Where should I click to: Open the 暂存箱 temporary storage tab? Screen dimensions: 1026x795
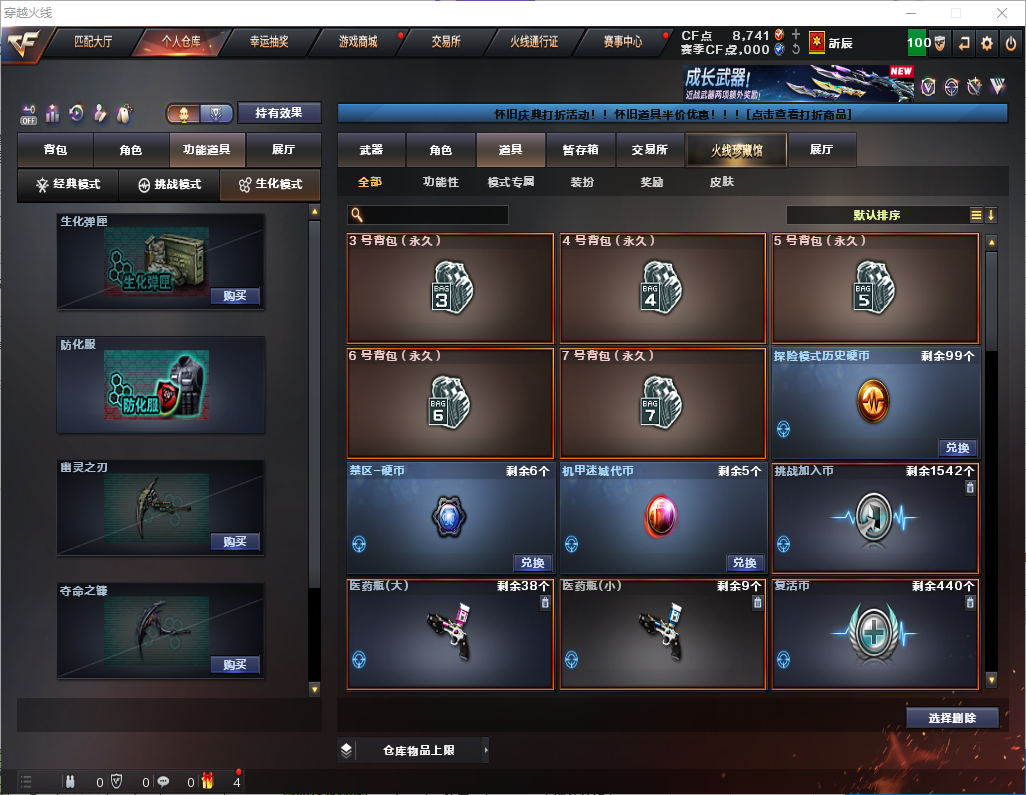pyautogui.click(x=580, y=150)
